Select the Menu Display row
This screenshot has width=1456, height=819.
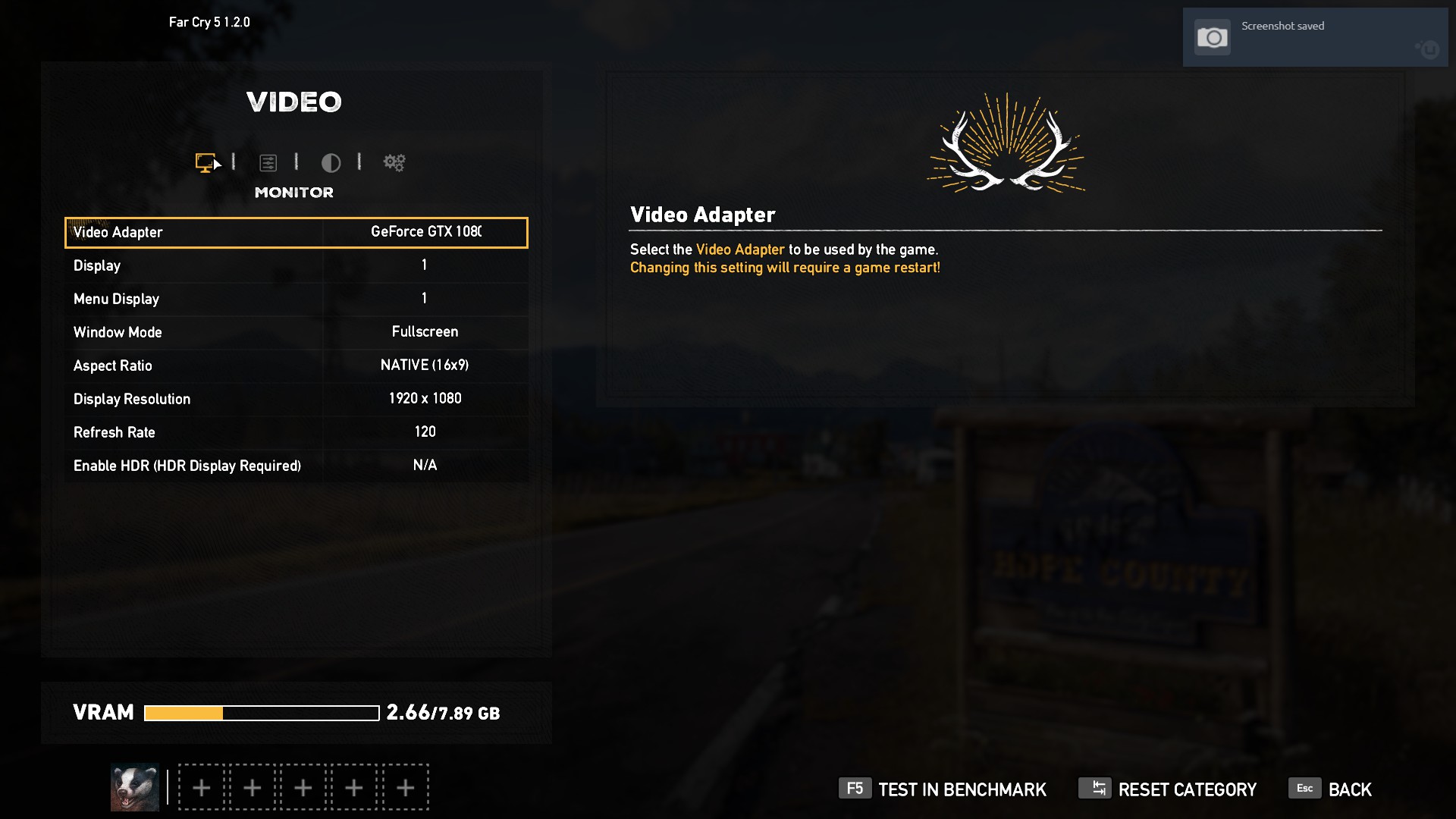[x=296, y=299]
